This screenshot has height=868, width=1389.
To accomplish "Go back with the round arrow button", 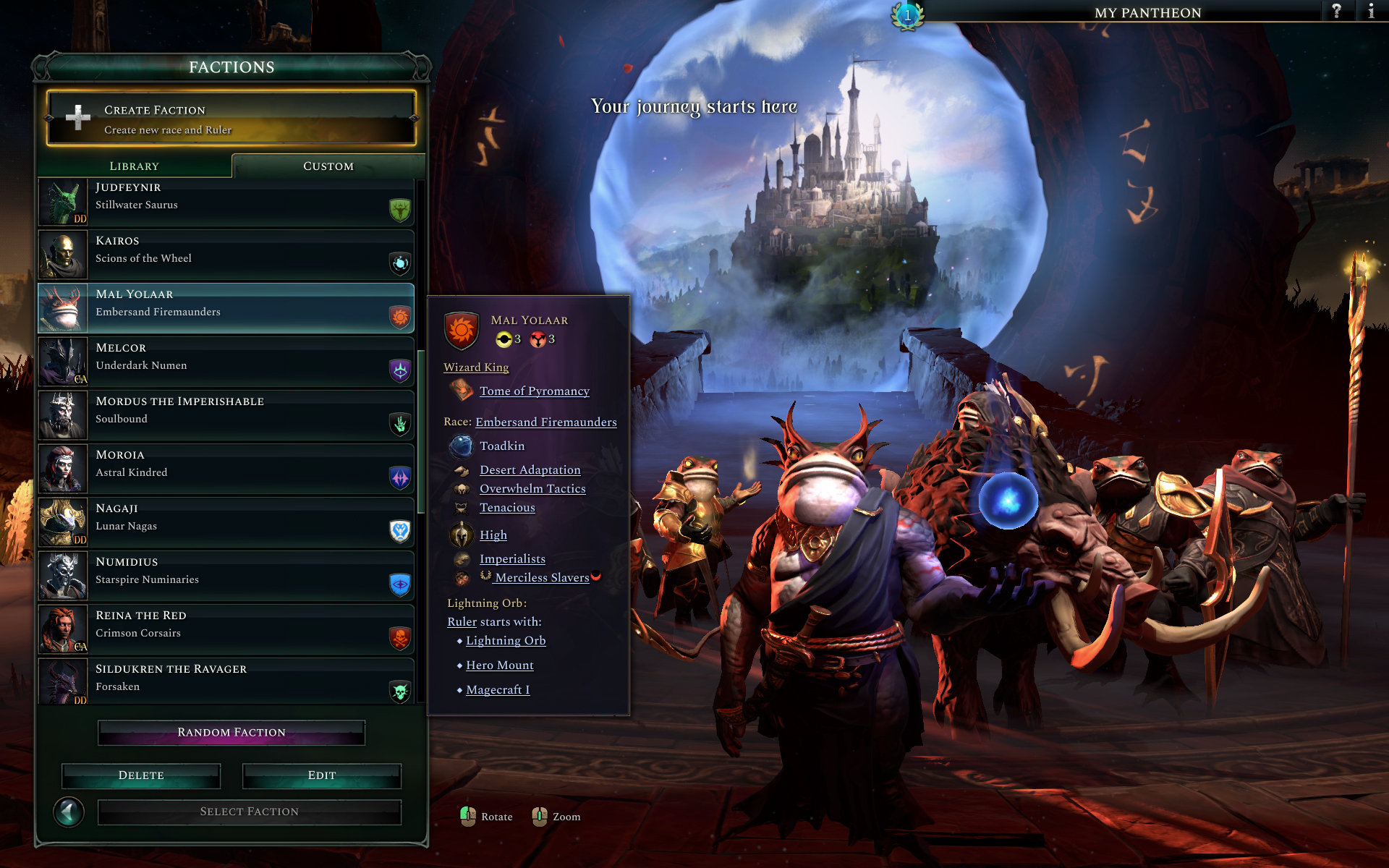I will (69, 812).
